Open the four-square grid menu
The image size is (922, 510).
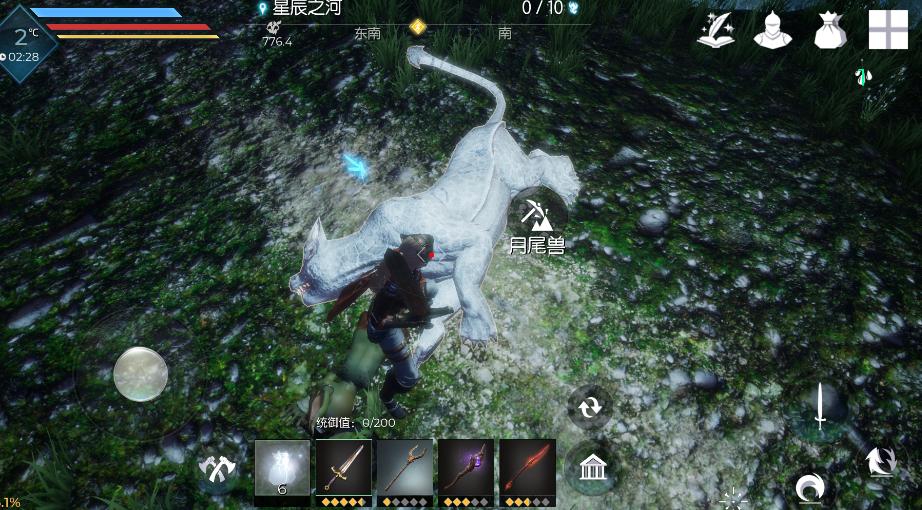pyautogui.click(x=888, y=30)
